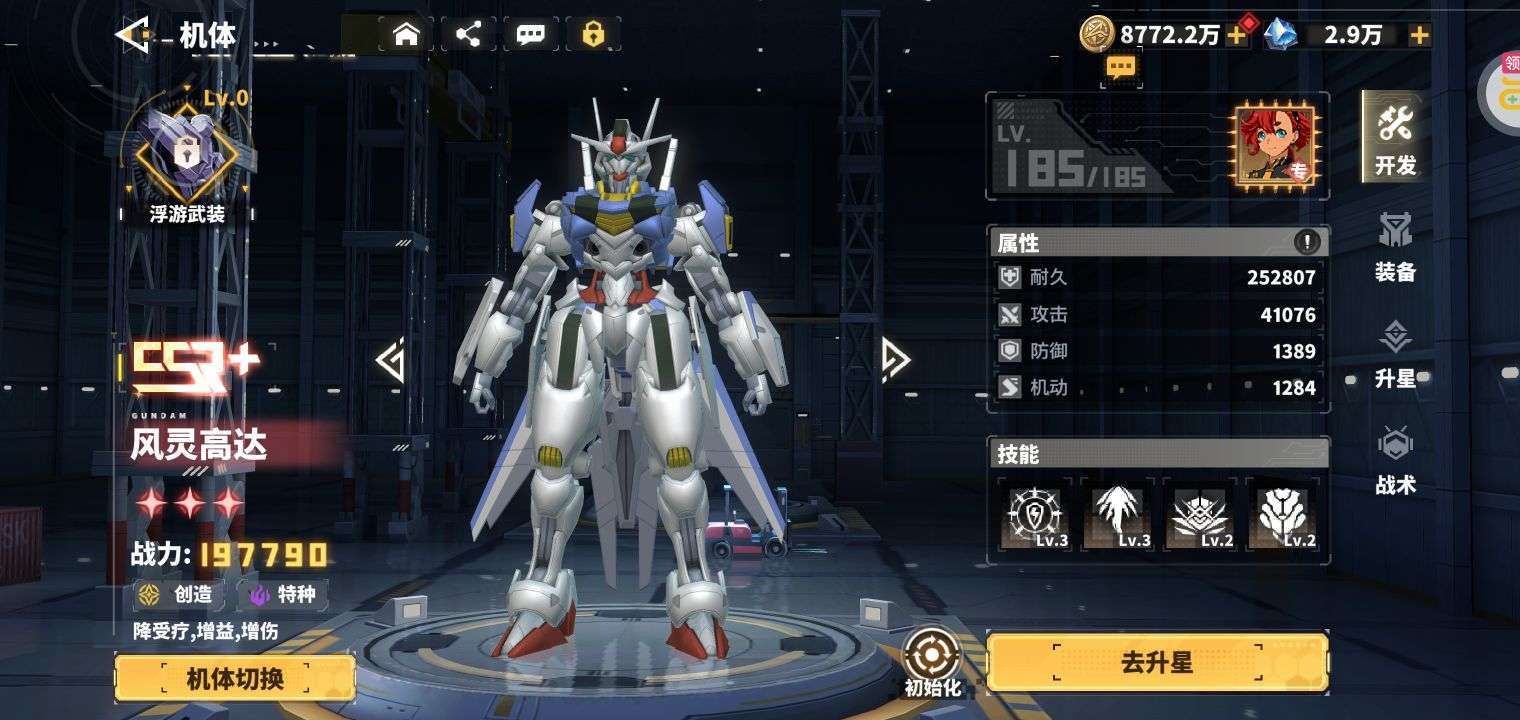Switch to the 装备 tab
1520x720 pixels.
click(1395, 246)
